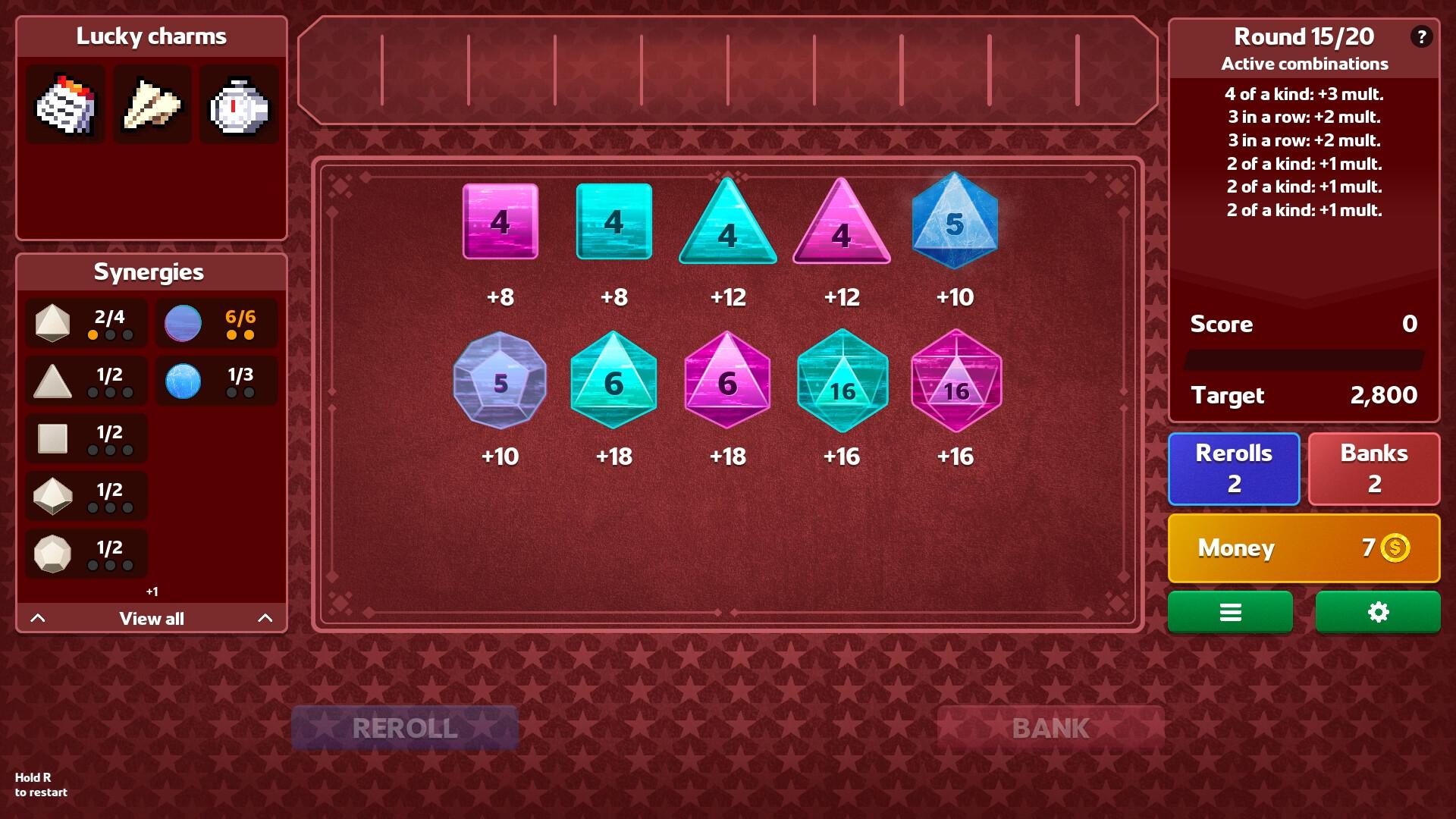Click the cyan hexagonal die showing 6

613,383
